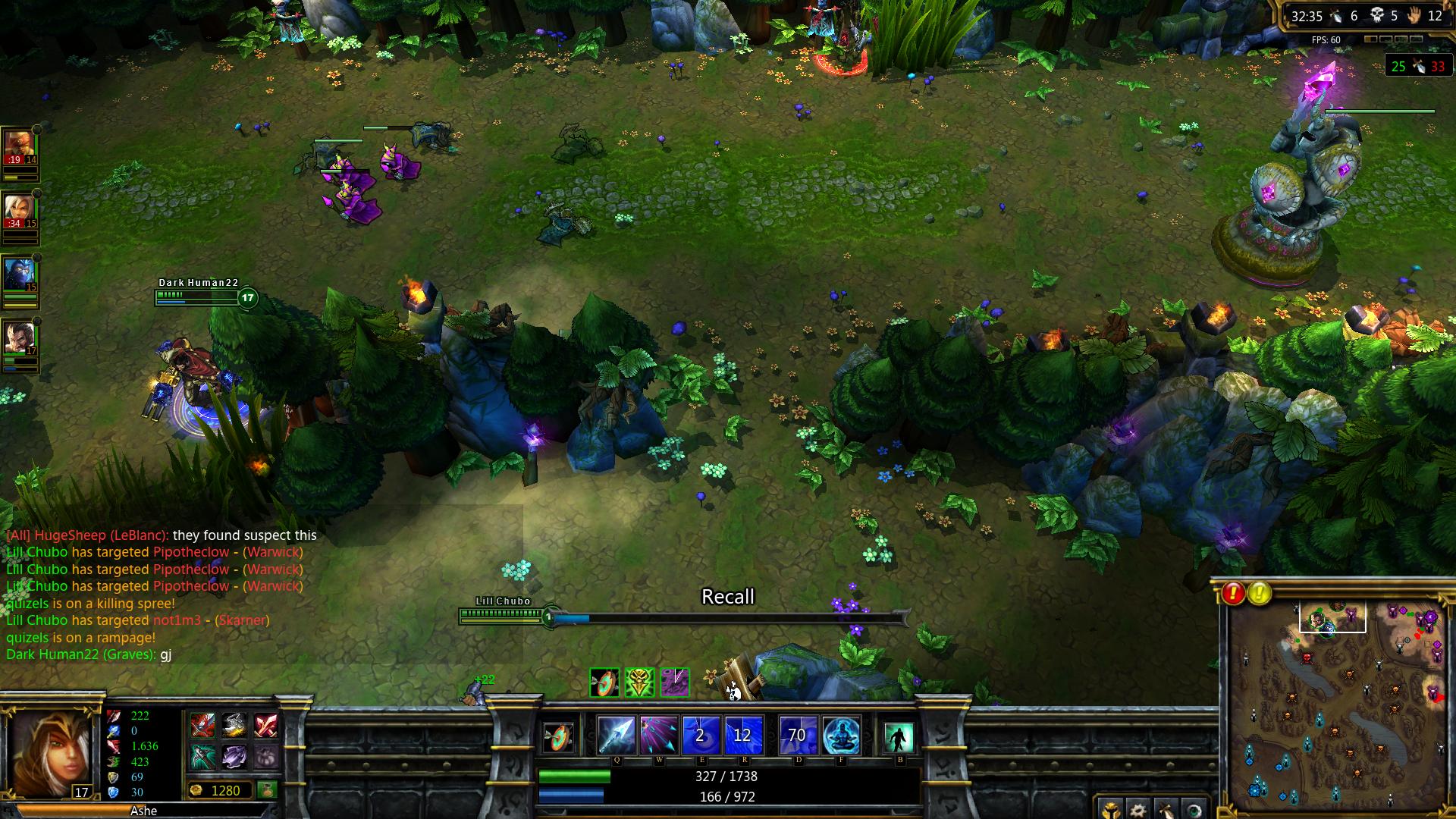Open the gear settings button
The image size is (1456, 819).
pyautogui.click(x=1138, y=809)
